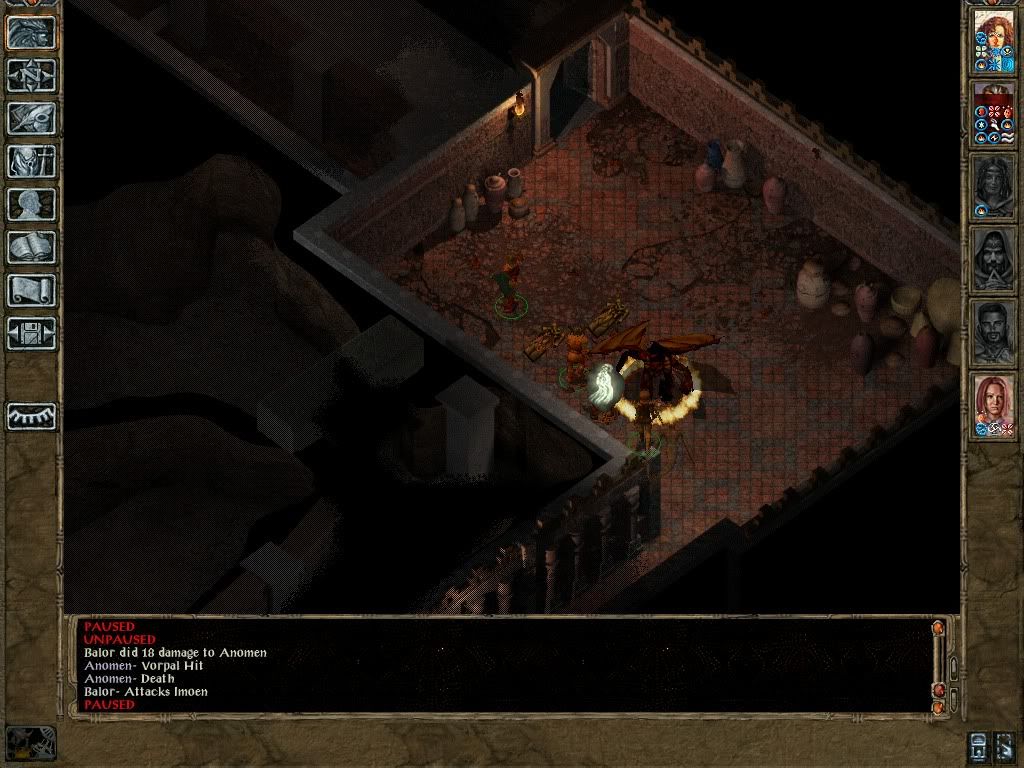This screenshot has width=1024, height=768.
Task: Open the area map with the compass button
Action: tap(31, 76)
